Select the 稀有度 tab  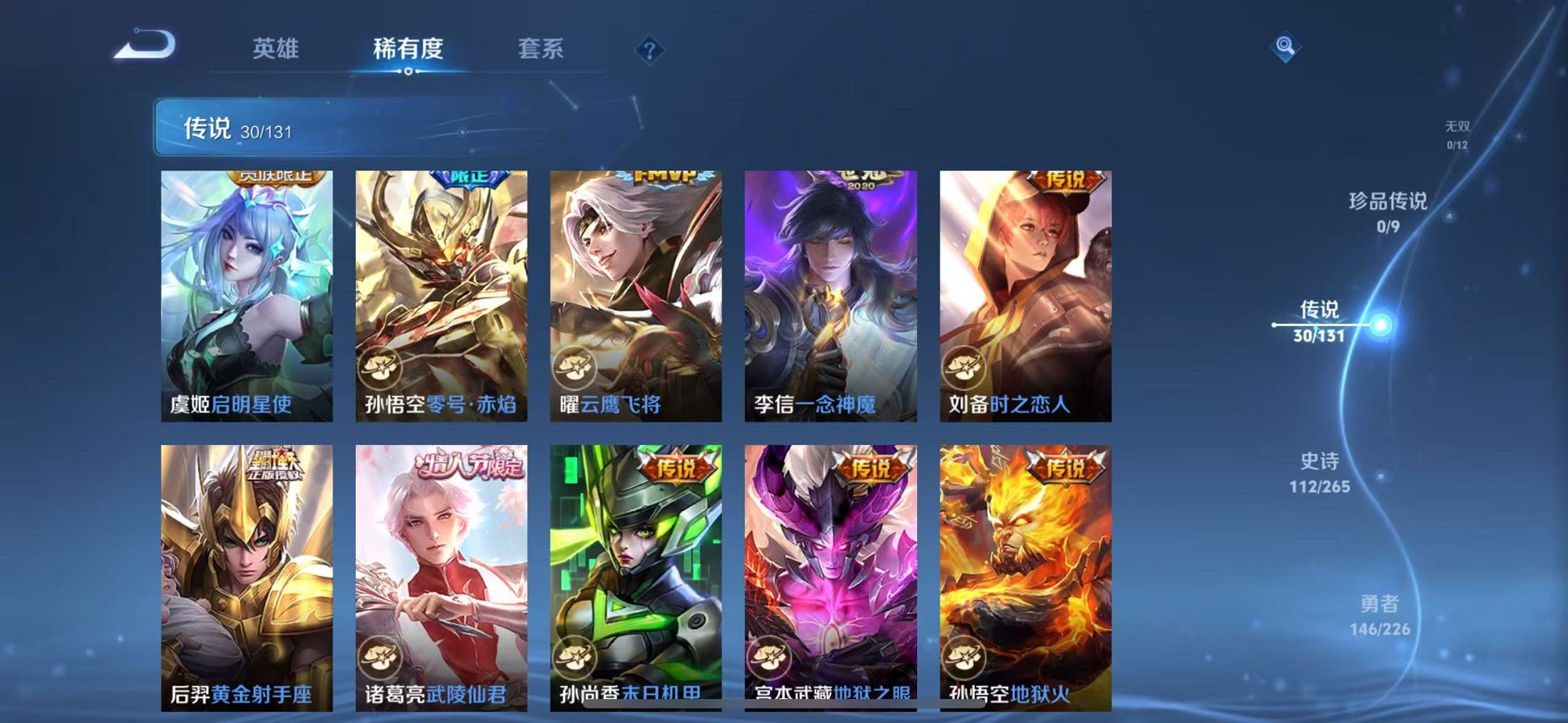click(407, 49)
